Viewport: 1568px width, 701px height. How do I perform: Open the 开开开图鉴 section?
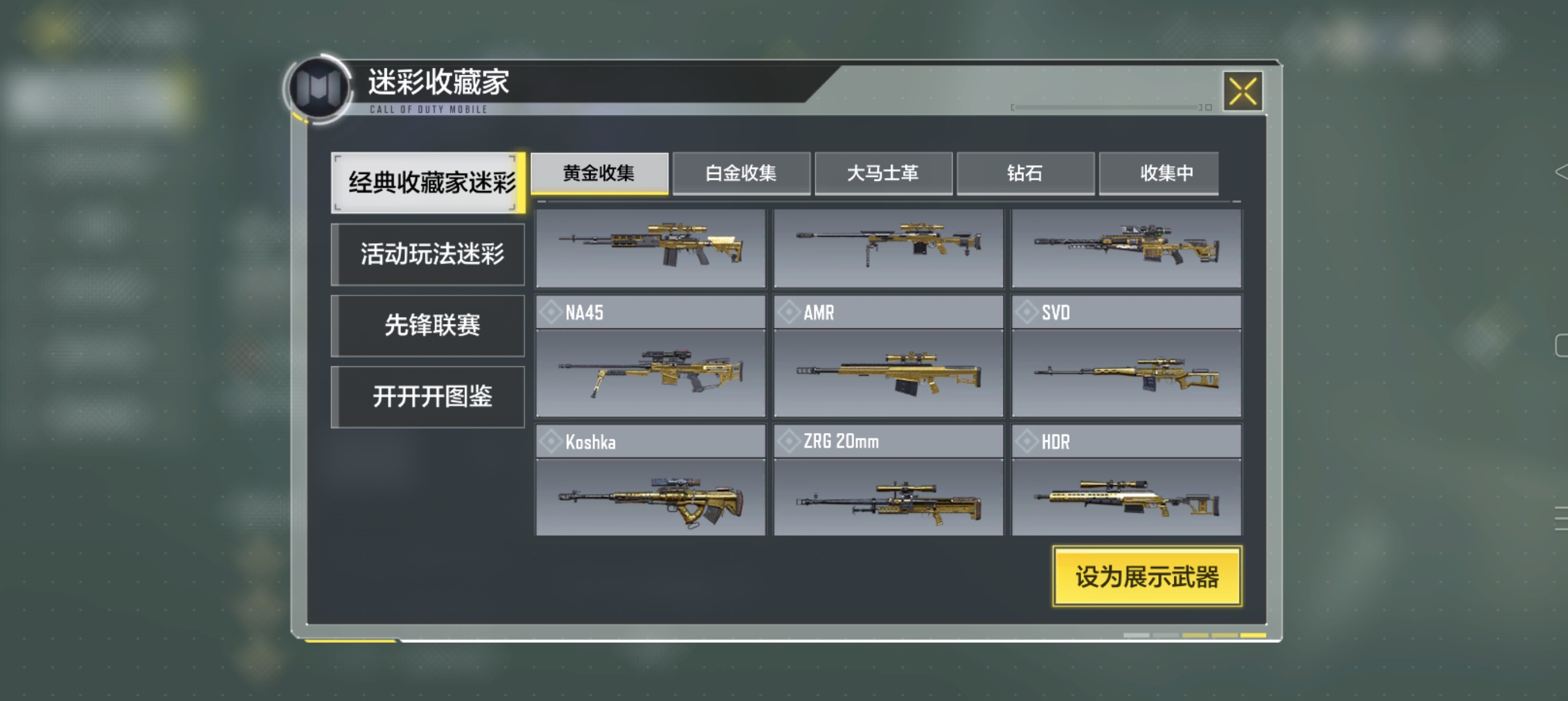(x=427, y=396)
